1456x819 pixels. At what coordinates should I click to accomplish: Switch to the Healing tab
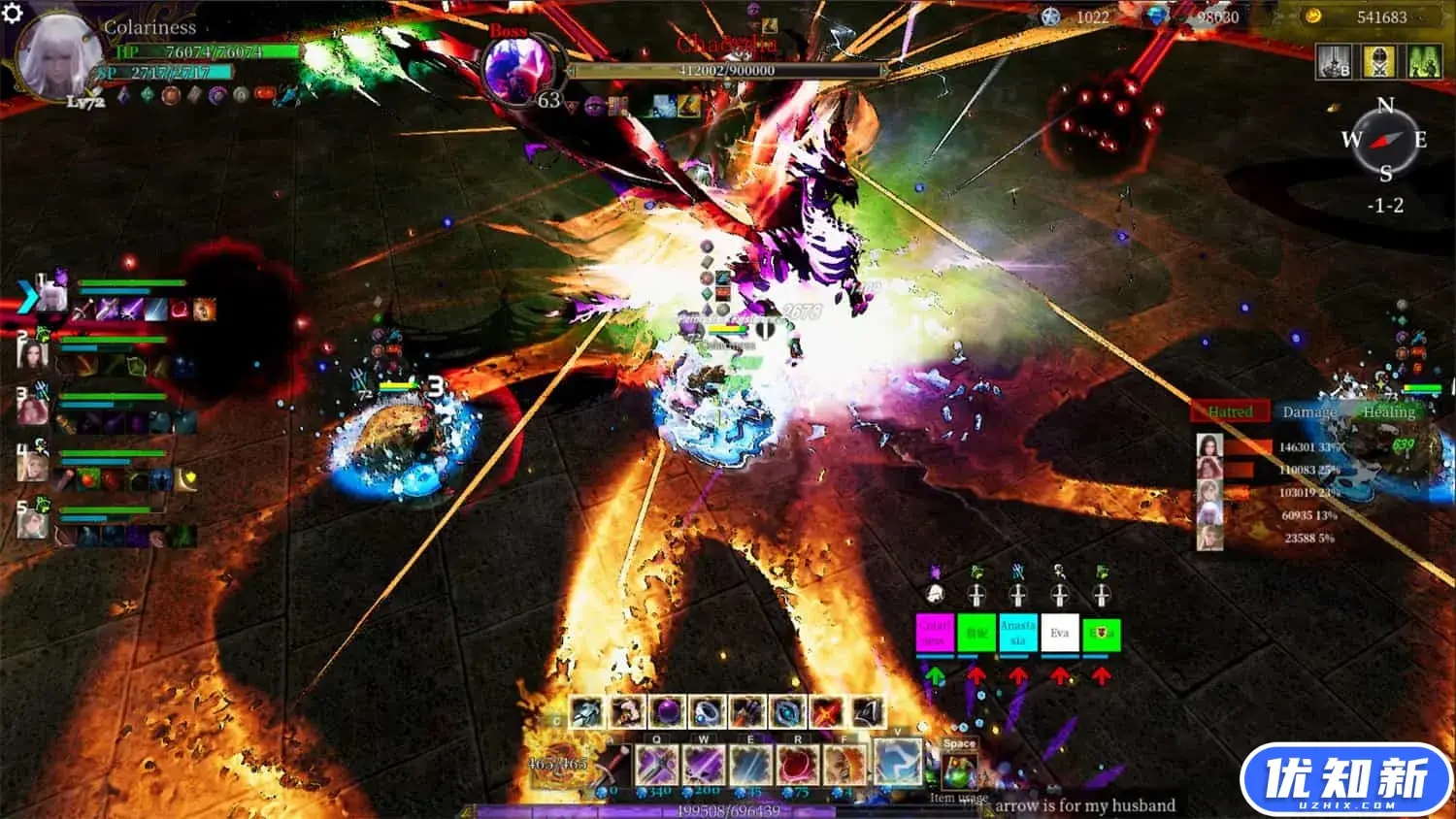[x=1389, y=411]
